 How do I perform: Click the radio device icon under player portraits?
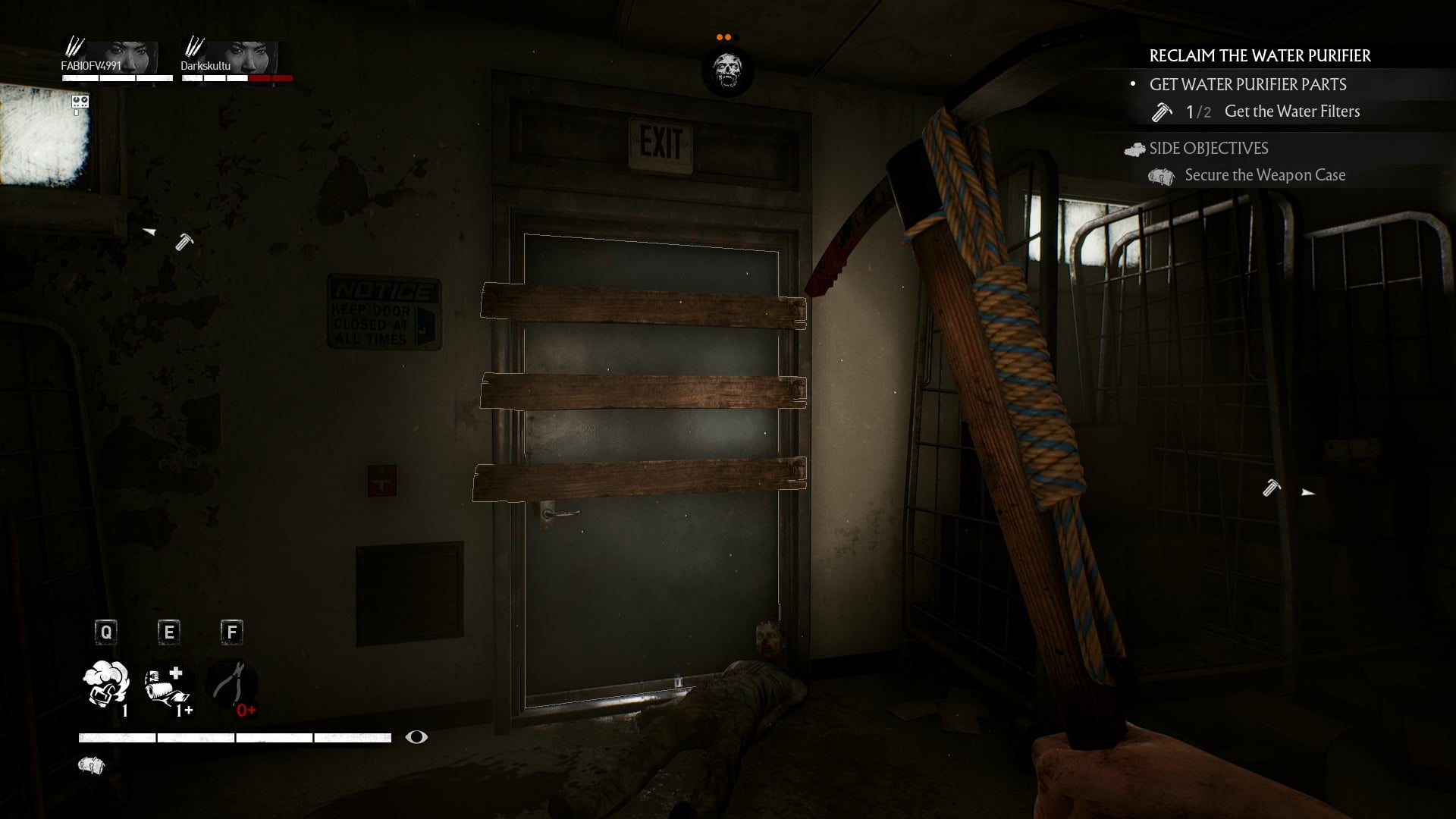coord(80,103)
